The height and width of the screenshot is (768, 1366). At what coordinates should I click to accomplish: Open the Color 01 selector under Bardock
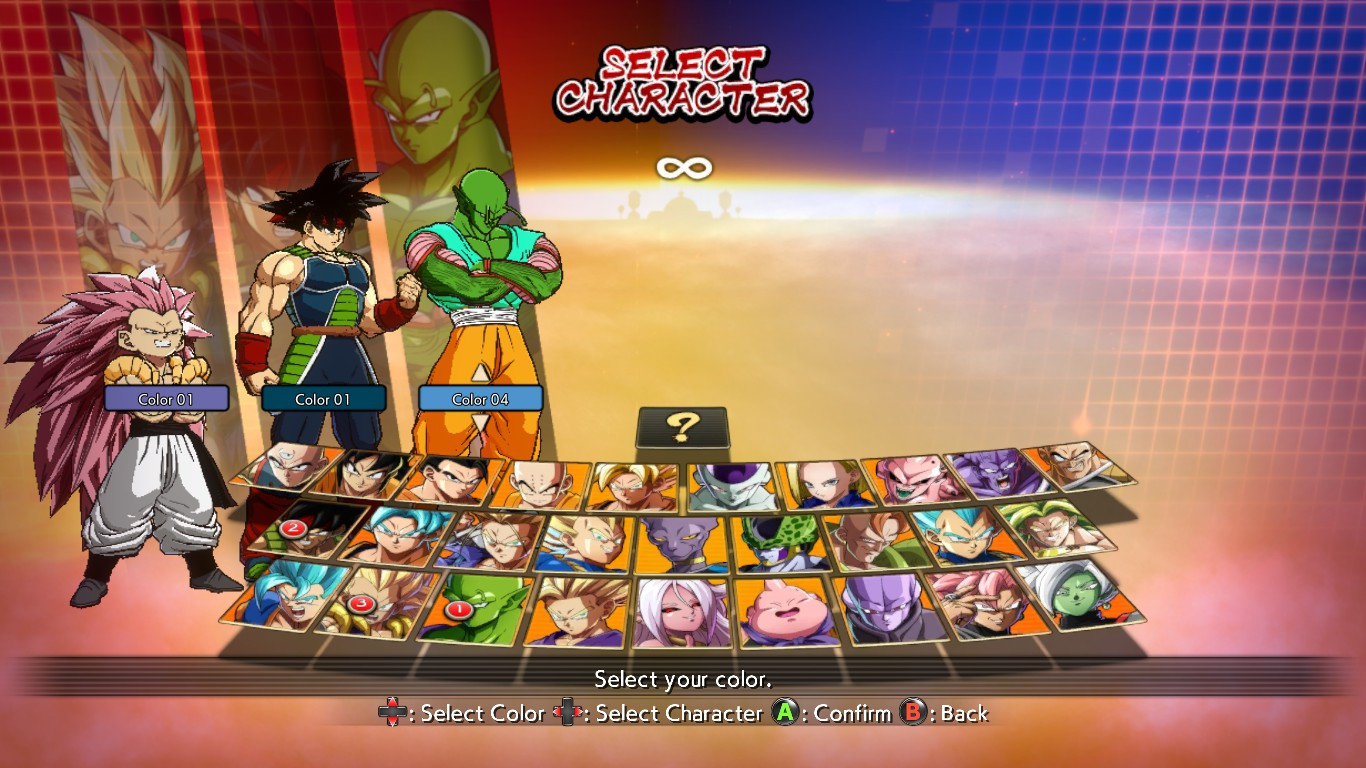[x=322, y=398]
